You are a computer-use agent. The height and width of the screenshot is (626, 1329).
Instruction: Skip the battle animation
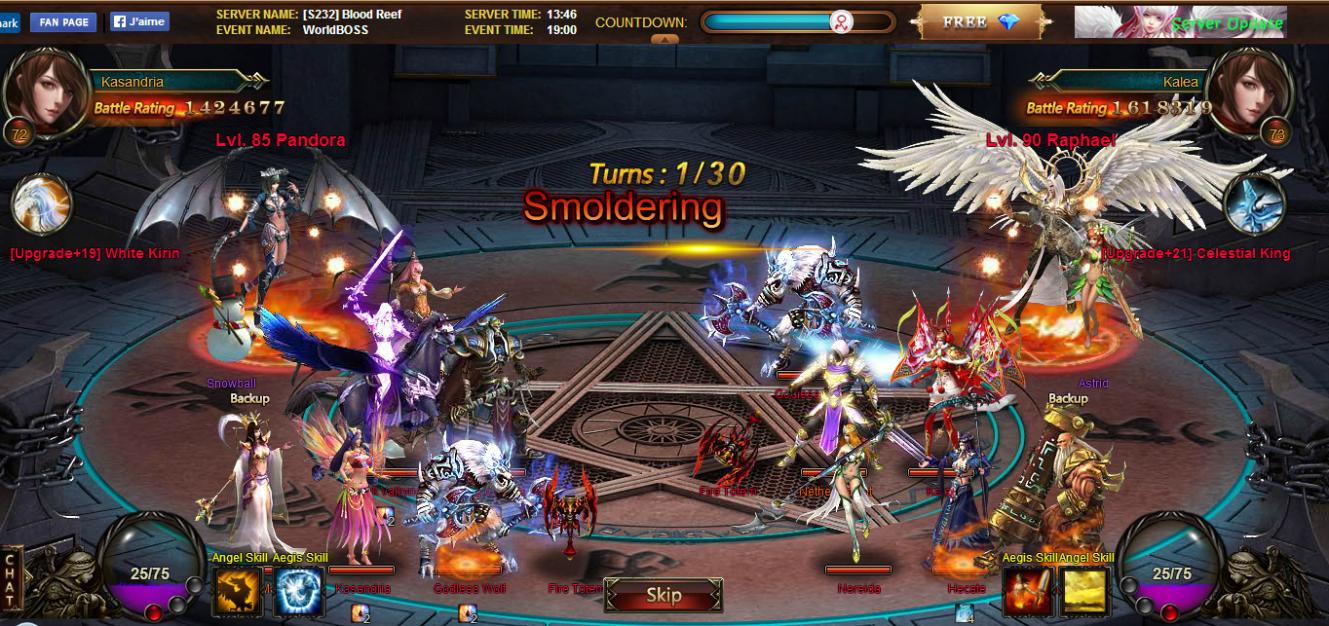[663, 596]
